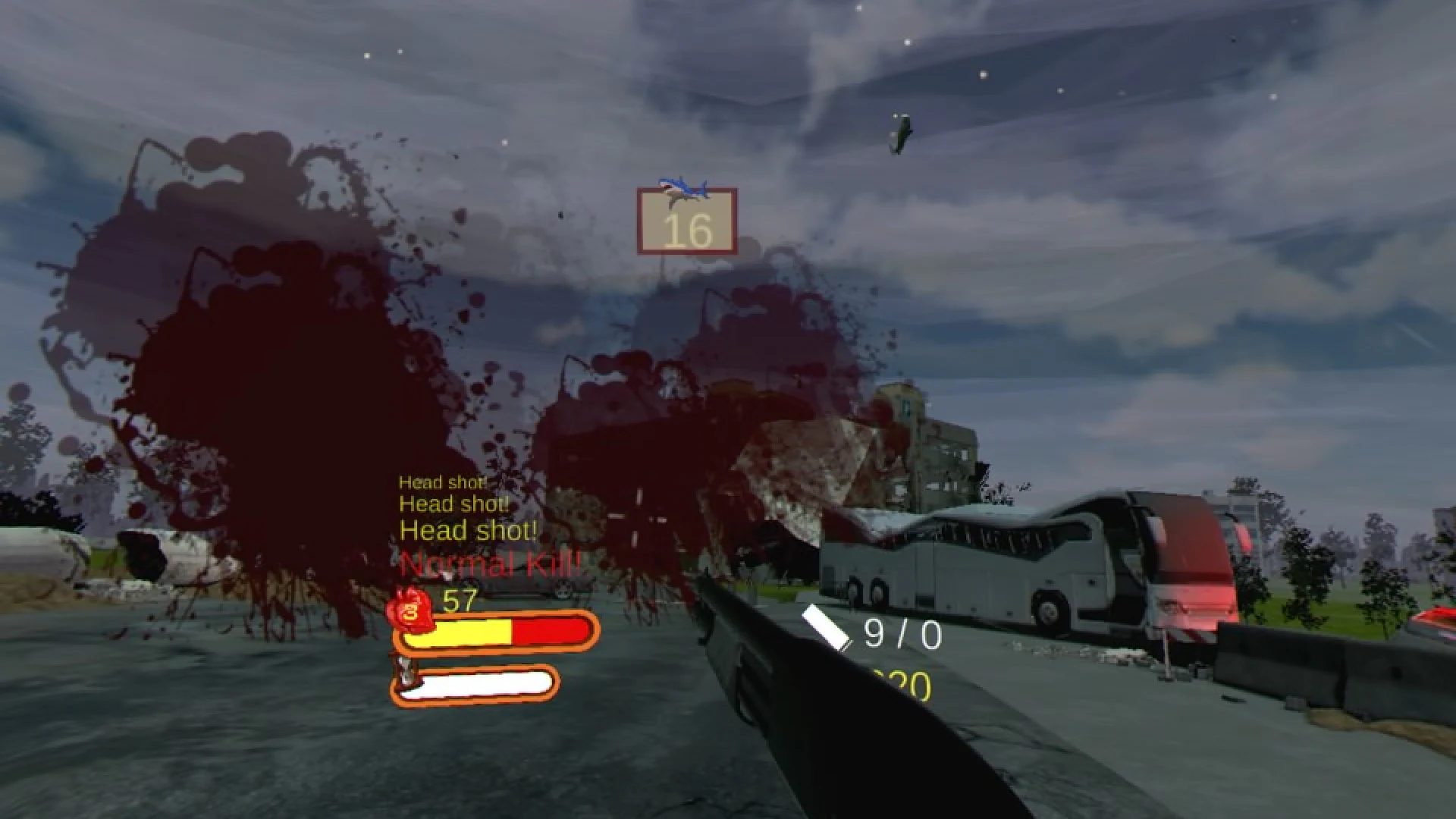This screenshot has width=1456, height=819.
Task: Select the grenade count icon showing 3
Action: (x=409, y=610)
